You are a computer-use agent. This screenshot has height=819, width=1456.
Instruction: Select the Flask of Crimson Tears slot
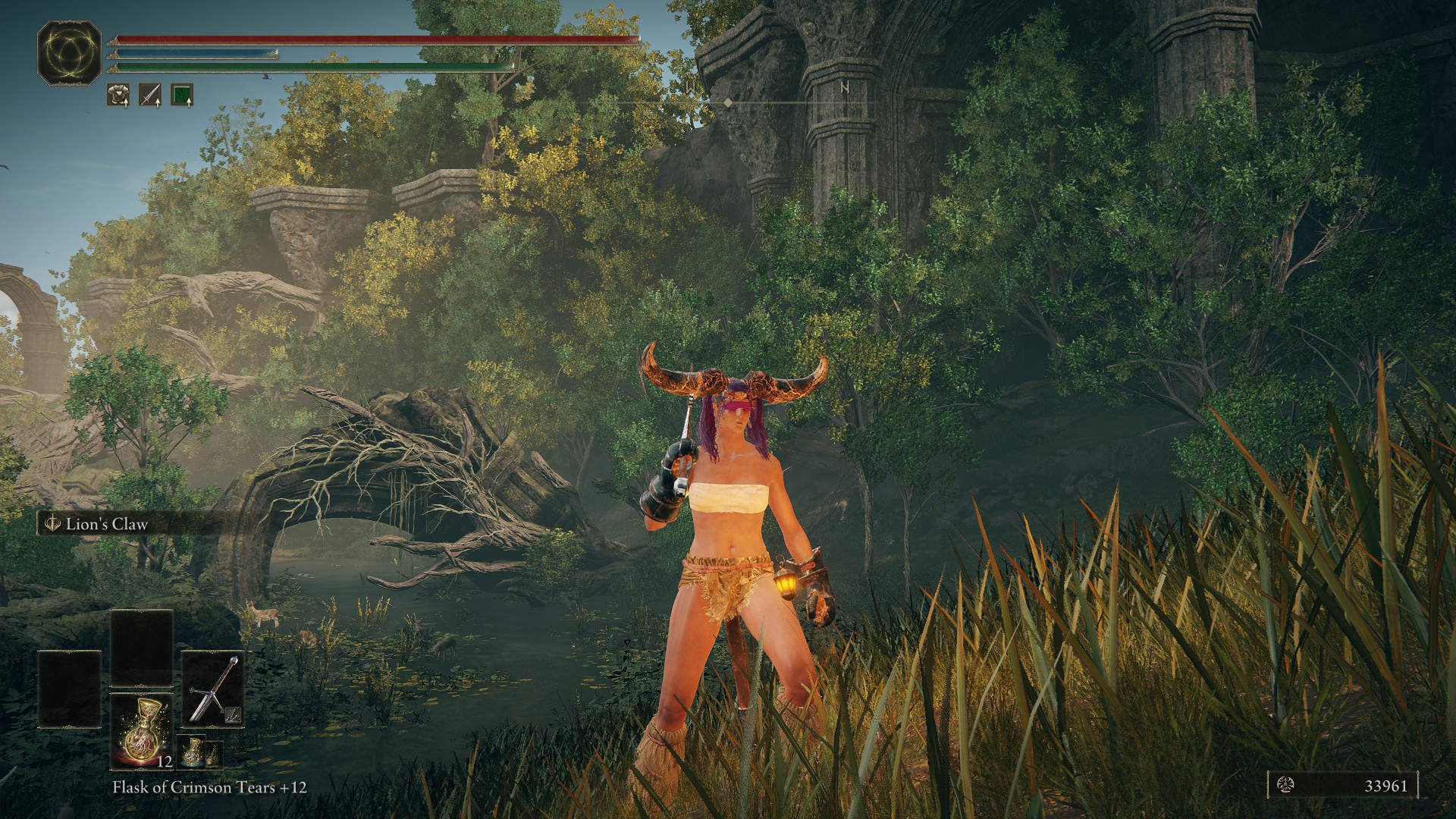[142, 730]
